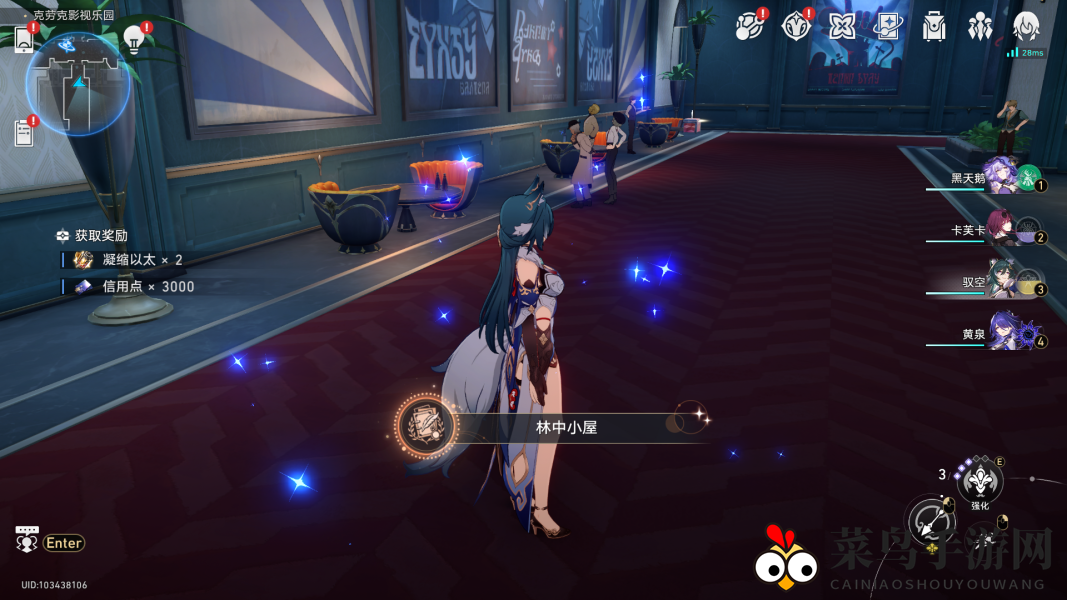Open the character profile head icon
The width and height of the screenshot is (1067, 600).
(1026, 27)
